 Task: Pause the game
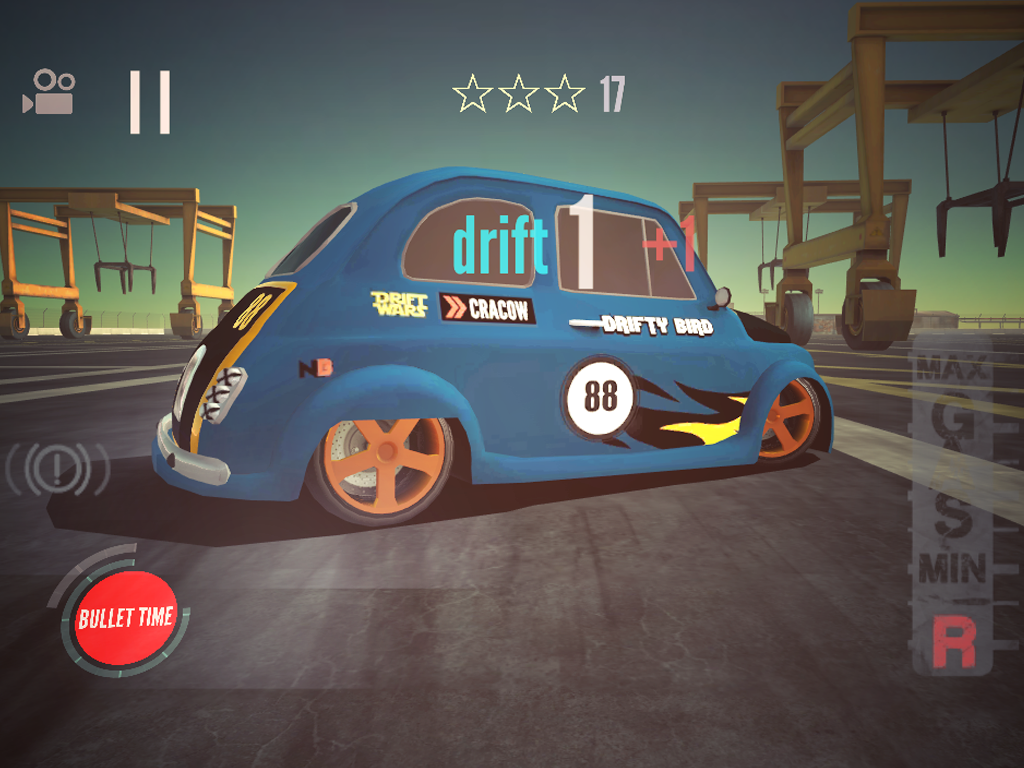coord(149,102)
